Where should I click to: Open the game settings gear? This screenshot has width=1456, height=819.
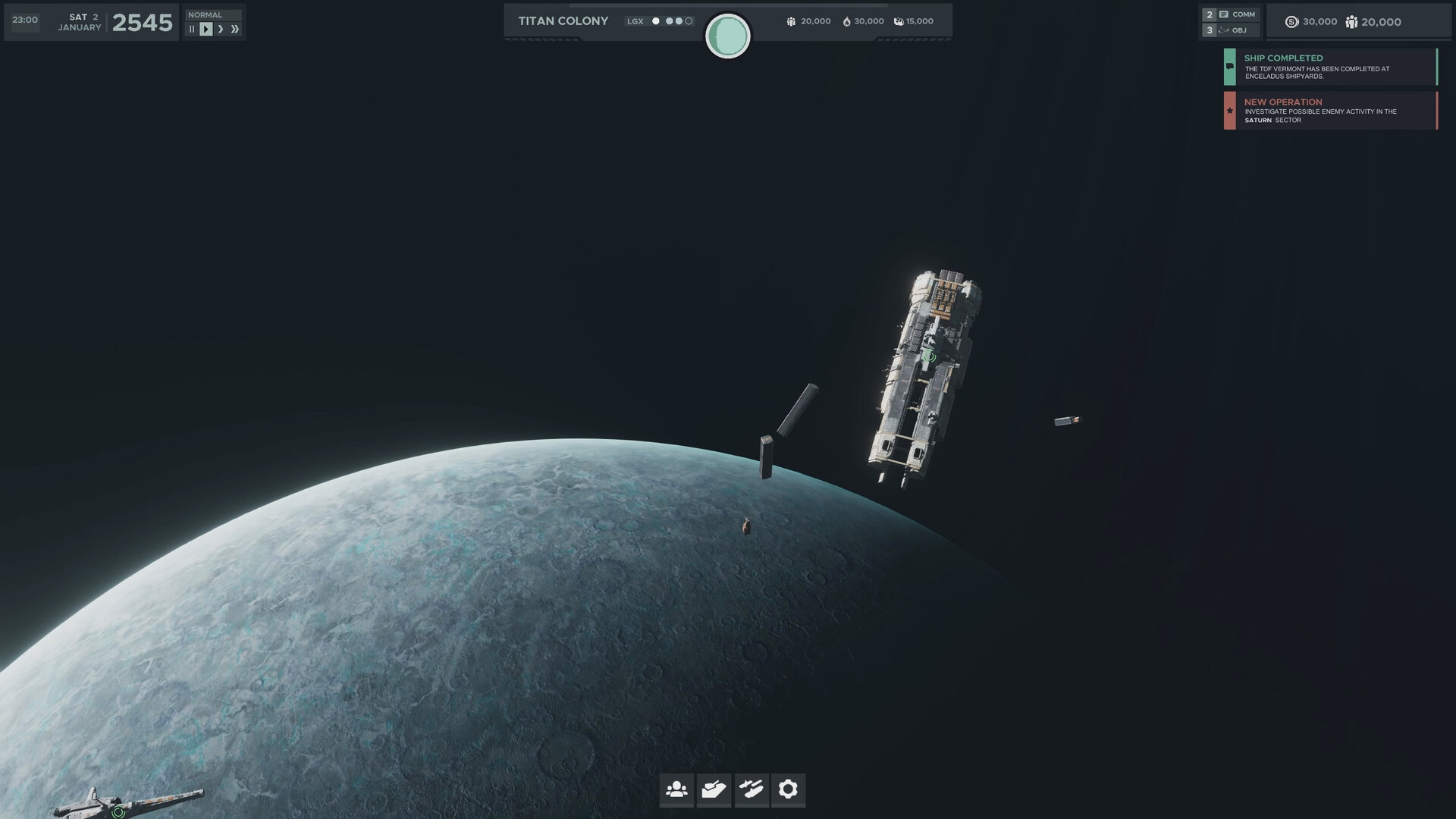point(789,789)
